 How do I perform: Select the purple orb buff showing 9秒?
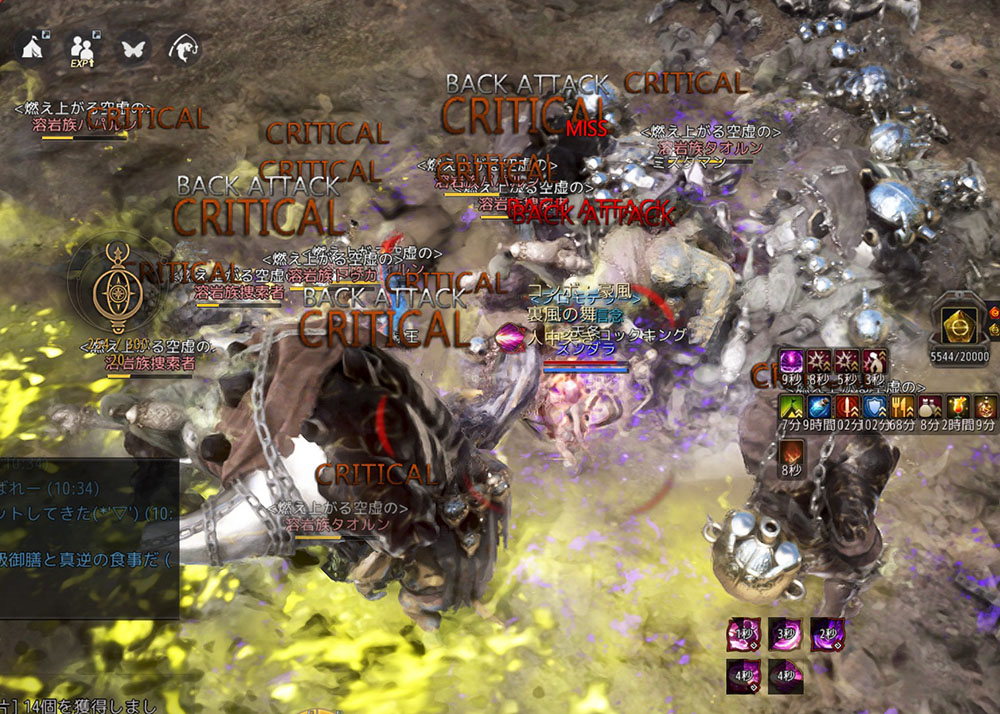pyautogui.click(x=791, y=363)
